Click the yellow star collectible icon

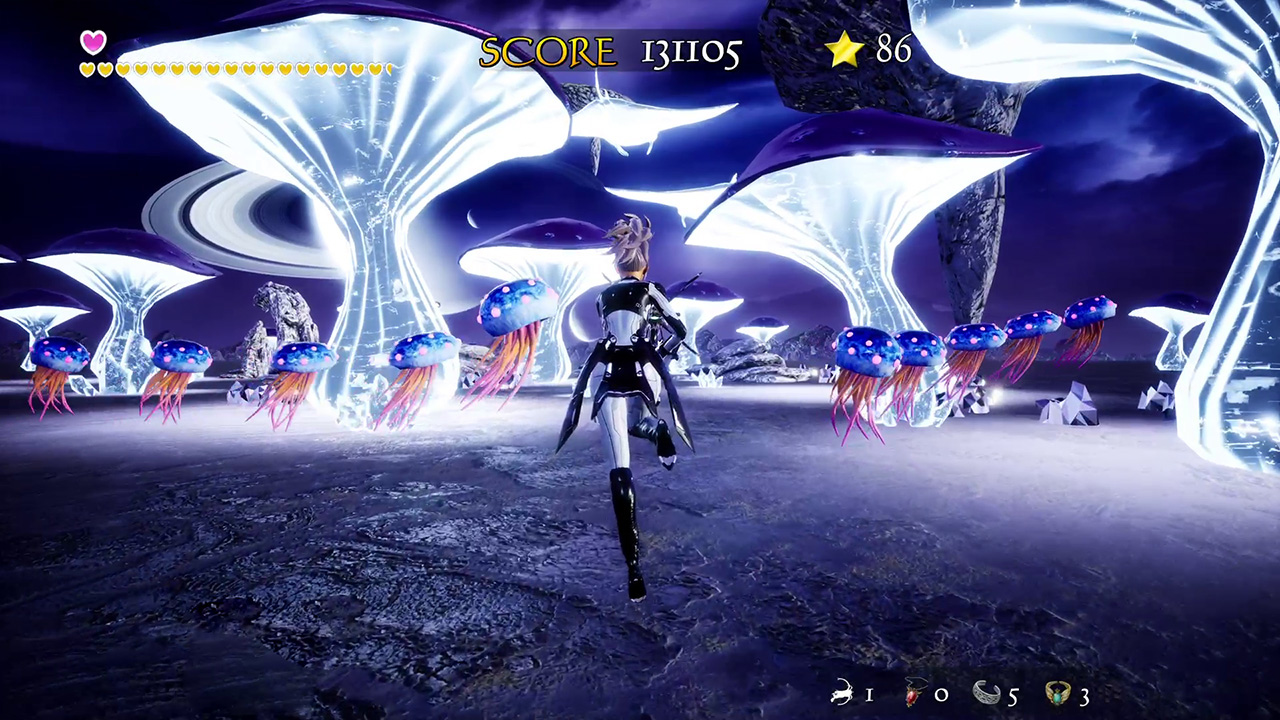click(x=845, y=50)
